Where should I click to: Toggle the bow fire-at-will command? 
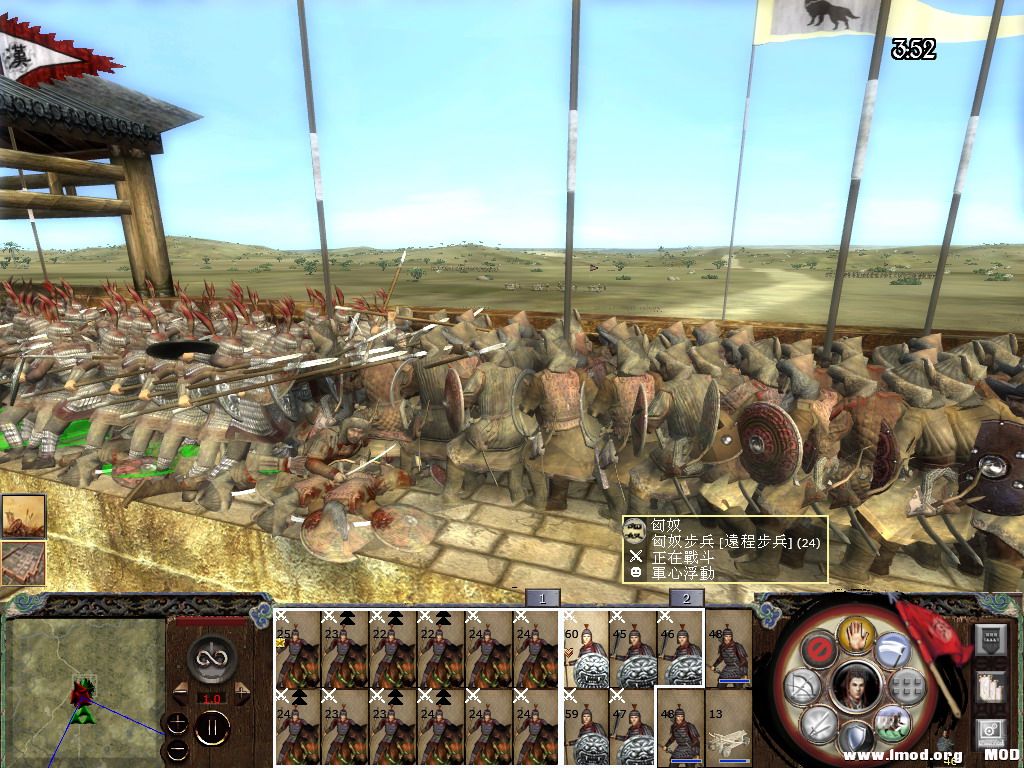[803, 690]
